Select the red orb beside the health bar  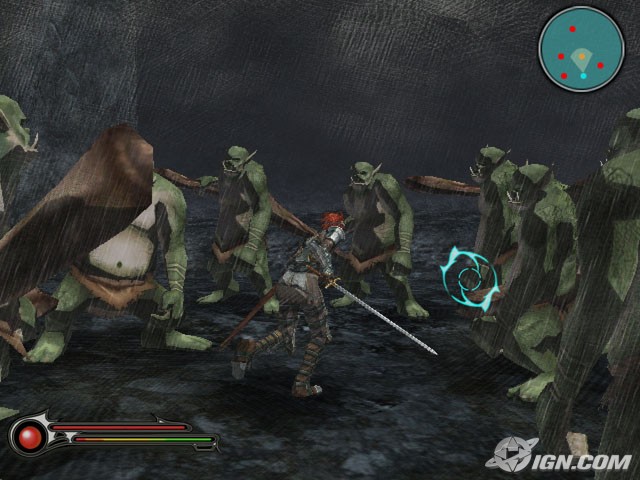[x=30, y=436]
